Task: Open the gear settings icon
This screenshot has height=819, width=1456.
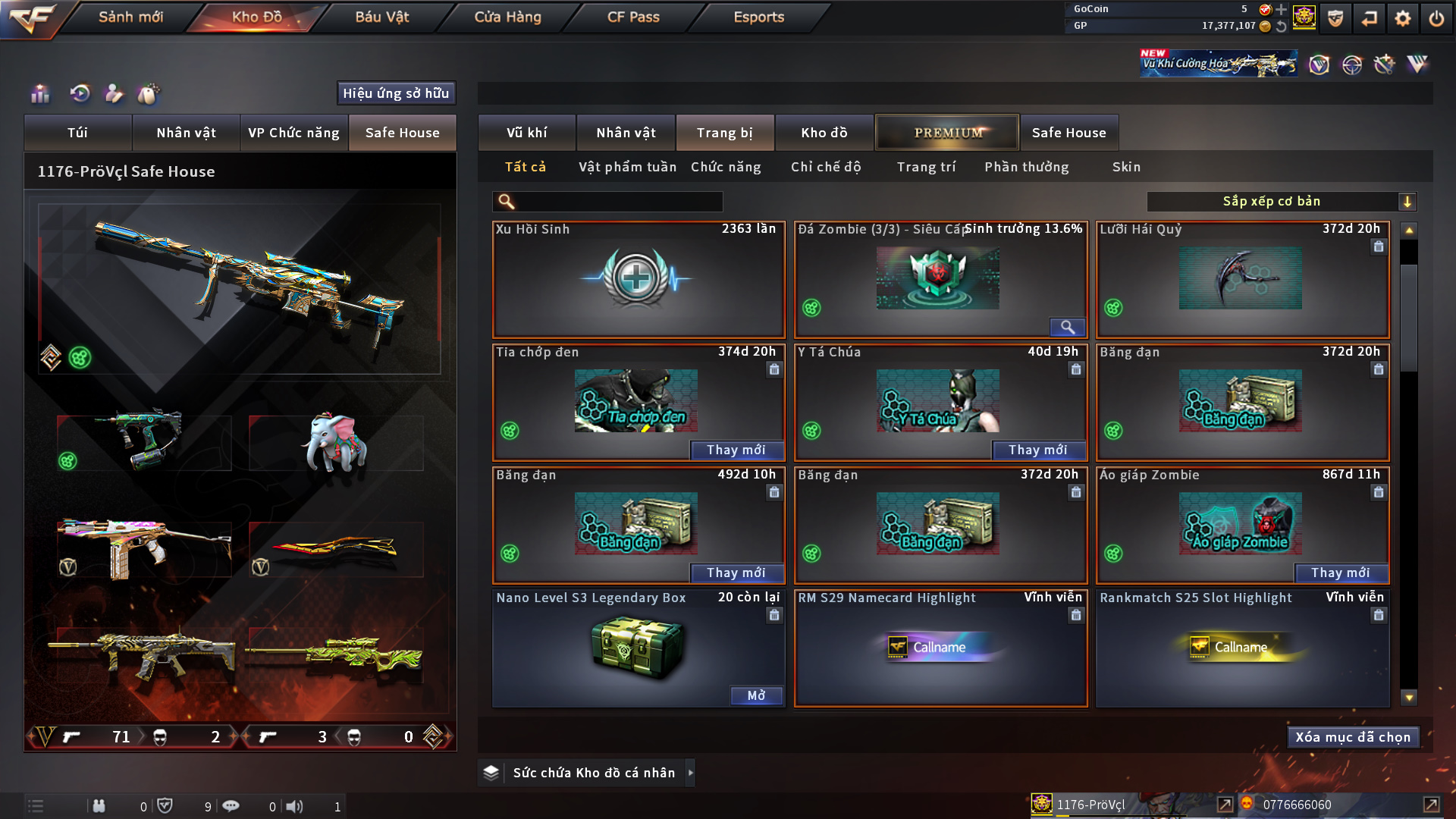Action: pyautogui.click(x=1403, y=18)
